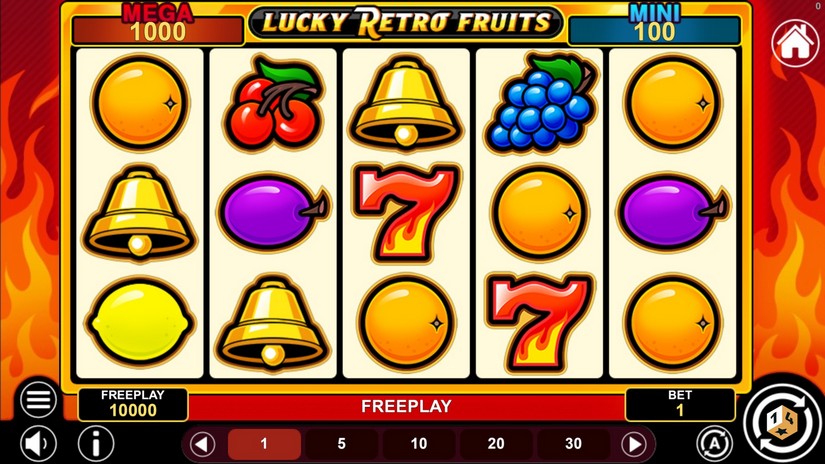
Task: Open the hamburger menu
Action: [39, 400]
